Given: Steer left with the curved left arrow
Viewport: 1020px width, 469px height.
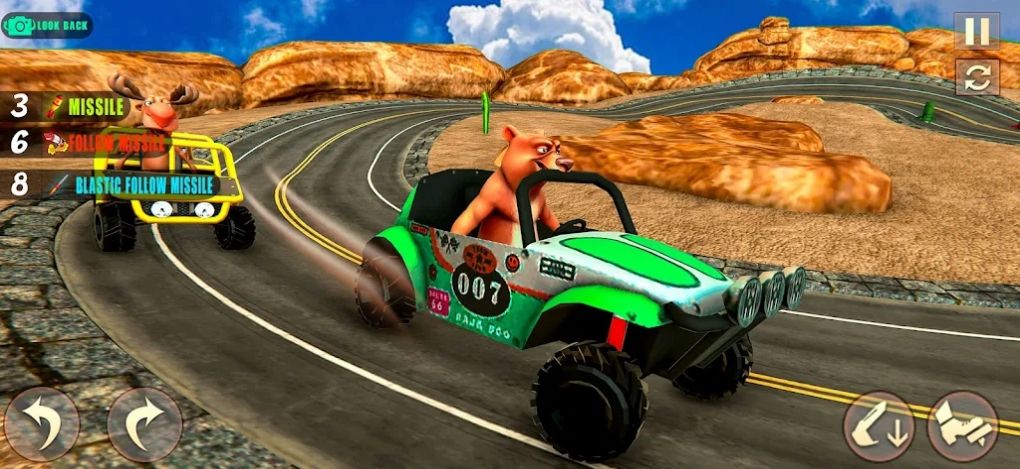Looking at the screenshot, I should 41,424.
